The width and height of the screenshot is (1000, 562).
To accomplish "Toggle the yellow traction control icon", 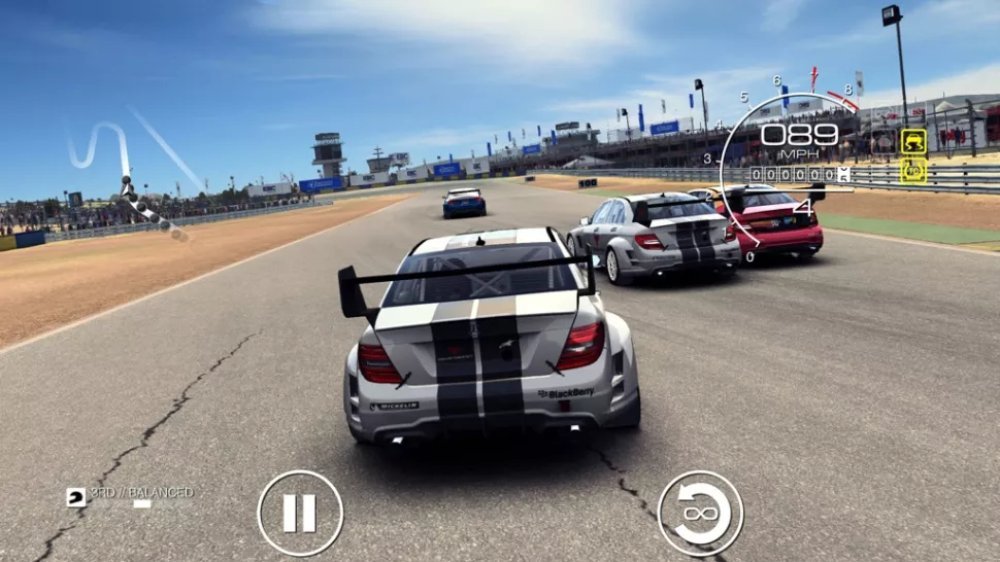I will 913,141.
